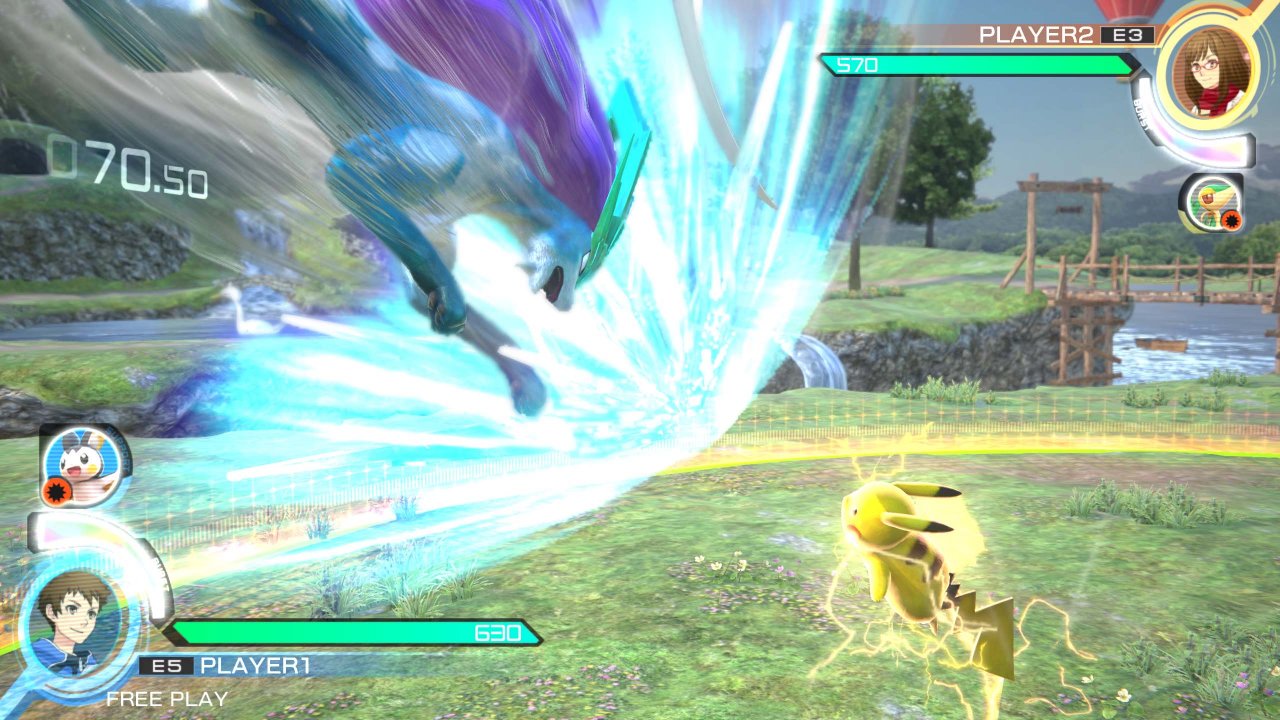
Task: Click the FREE PLAY text
Action: (166, 699)
